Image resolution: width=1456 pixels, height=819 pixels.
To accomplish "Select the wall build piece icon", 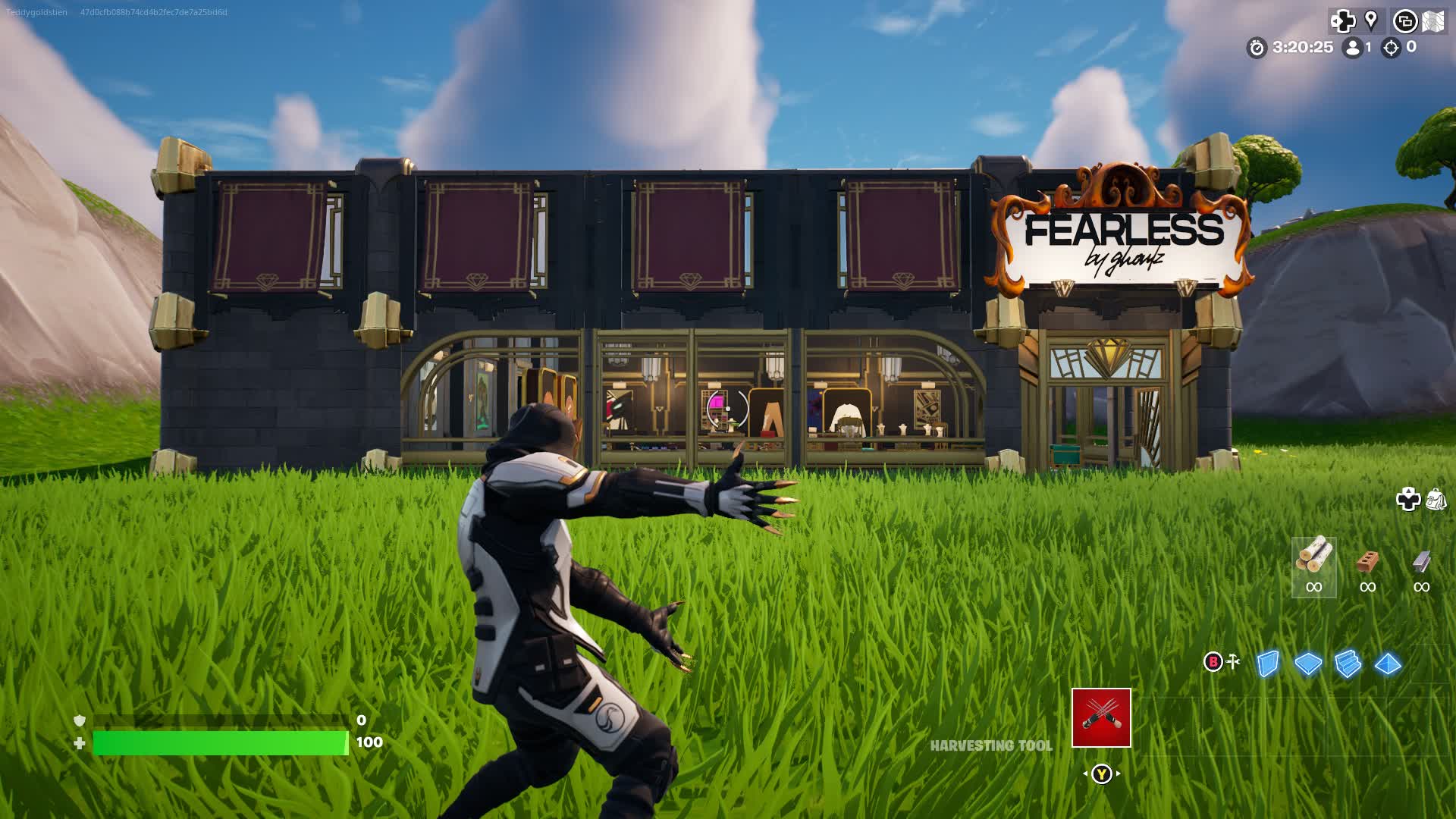I will [x=1268, y=662].
